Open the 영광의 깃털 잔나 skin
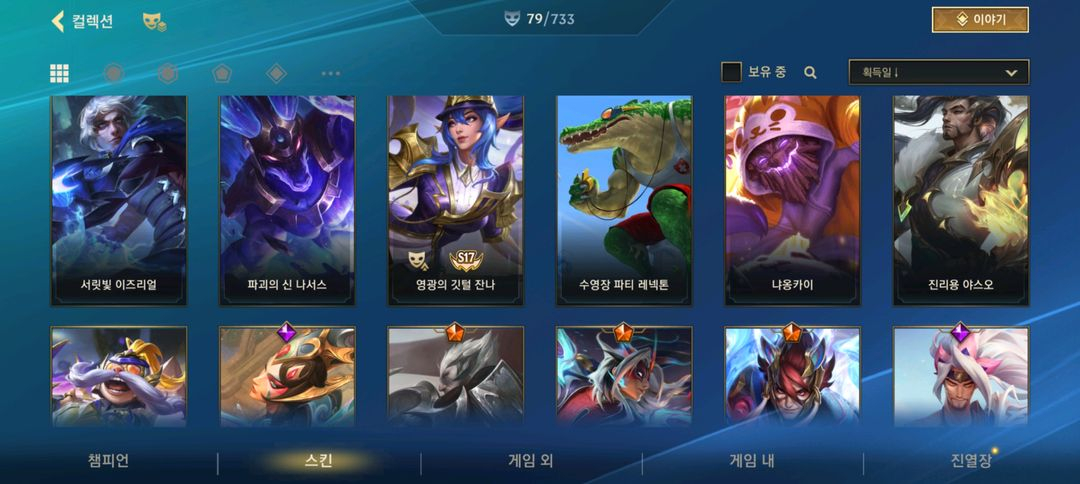 click(455, 200)
